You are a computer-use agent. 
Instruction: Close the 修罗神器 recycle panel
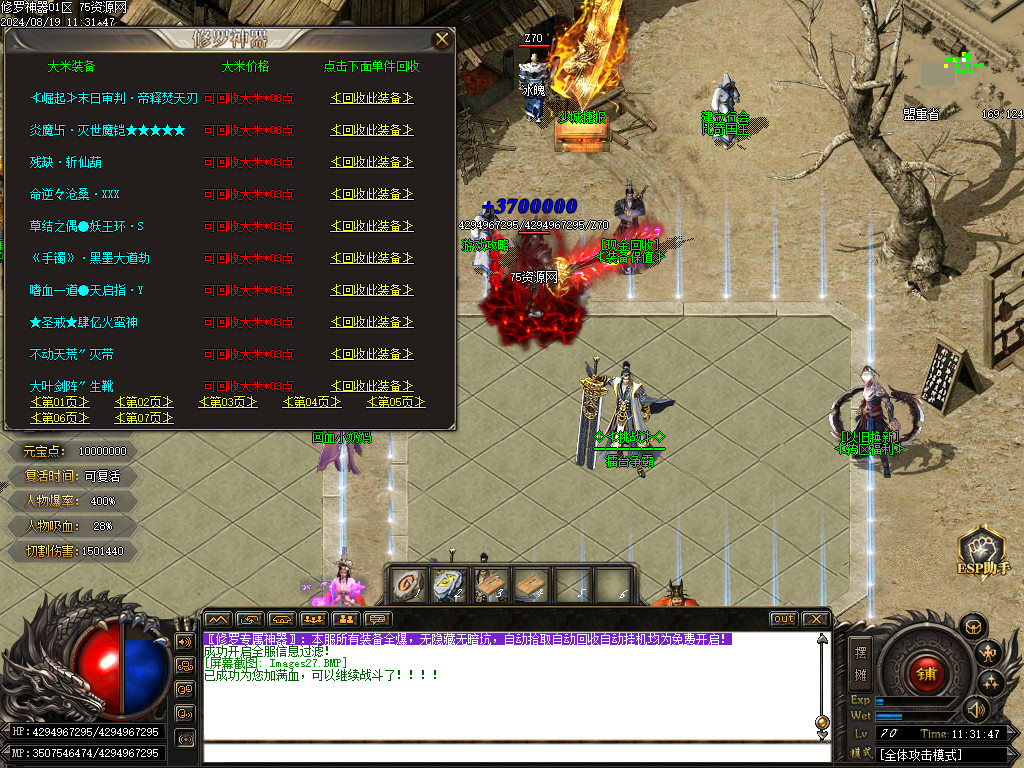point(441,40)
